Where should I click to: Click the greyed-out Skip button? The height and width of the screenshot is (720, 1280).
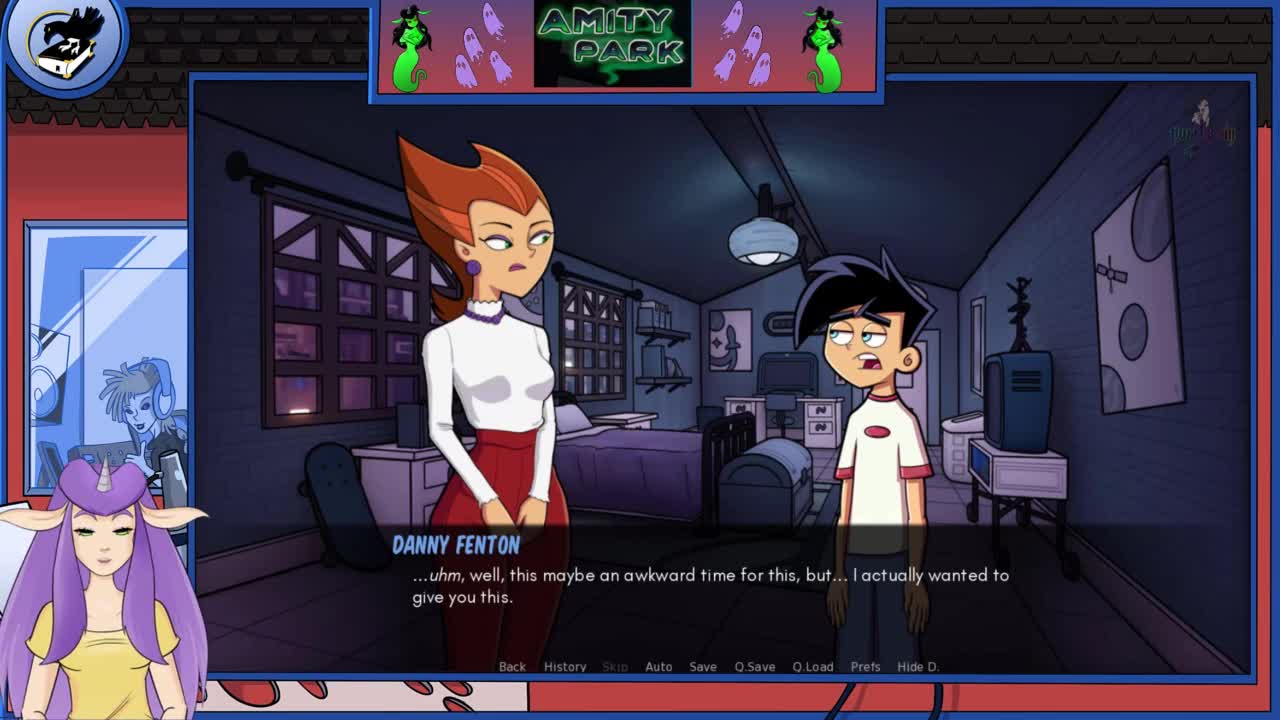click(x=615, y=667)
